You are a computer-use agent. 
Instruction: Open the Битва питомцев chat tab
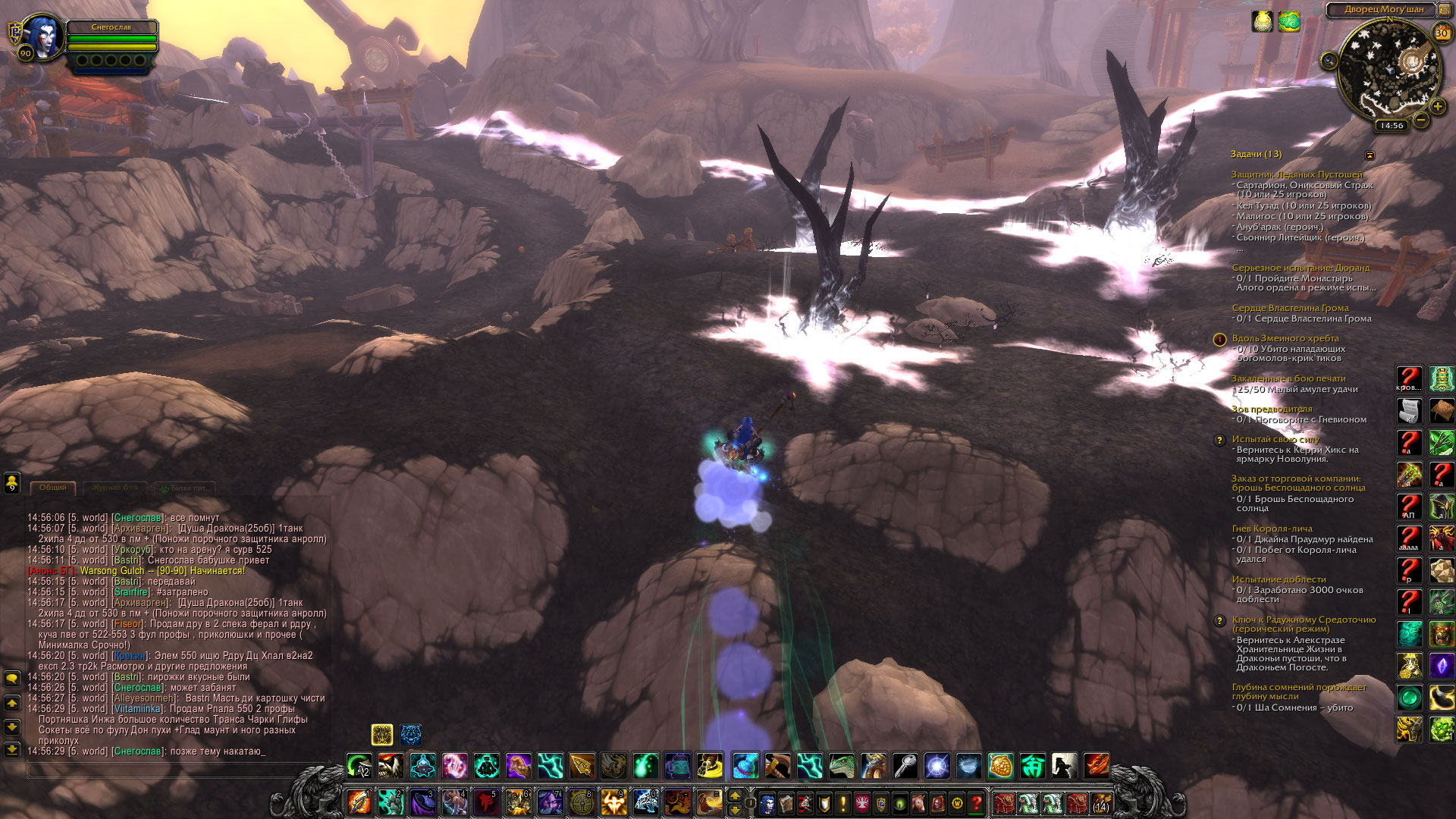coord(186,488)
